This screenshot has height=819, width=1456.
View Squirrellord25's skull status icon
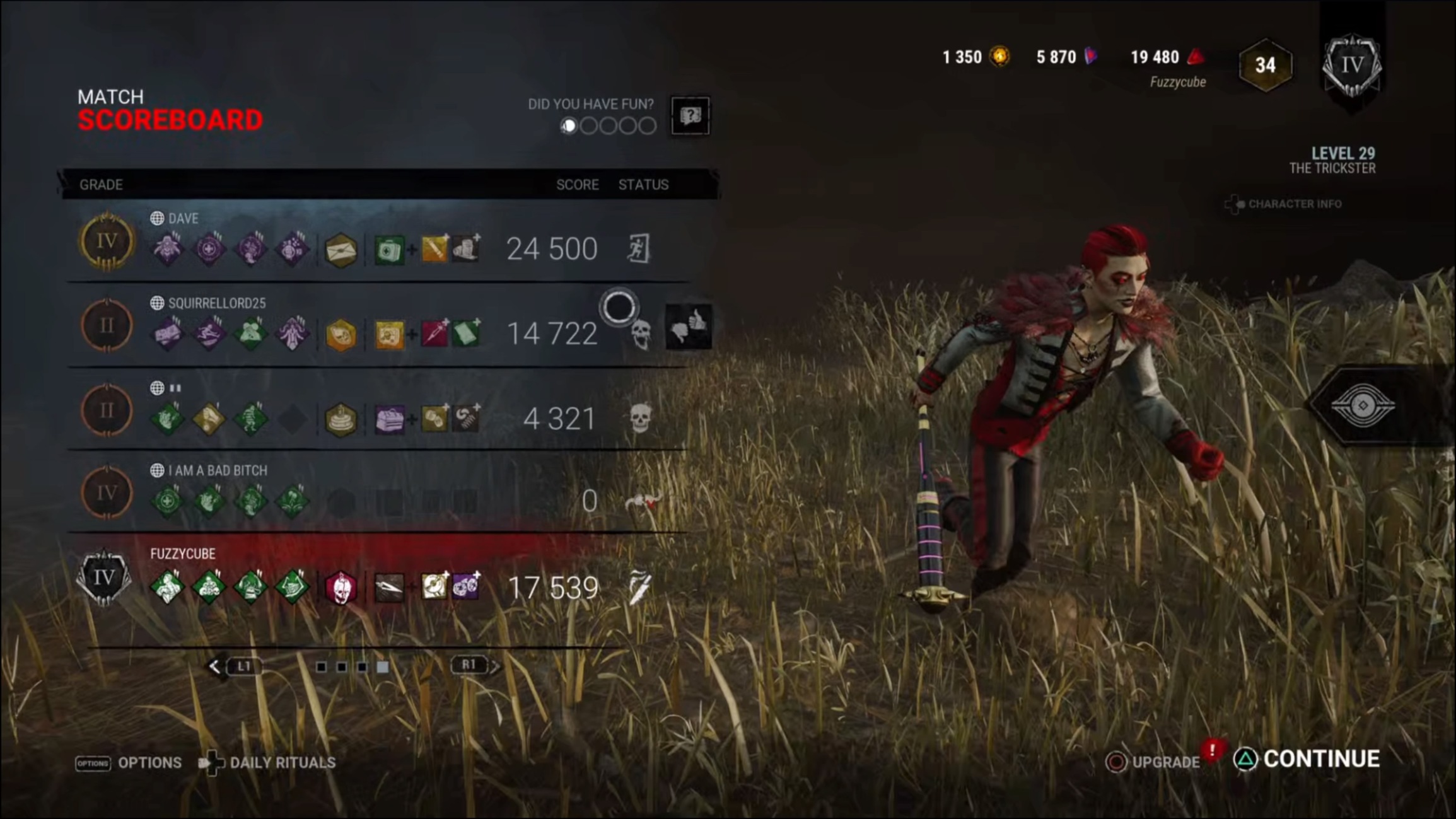[x=641, y=334]
